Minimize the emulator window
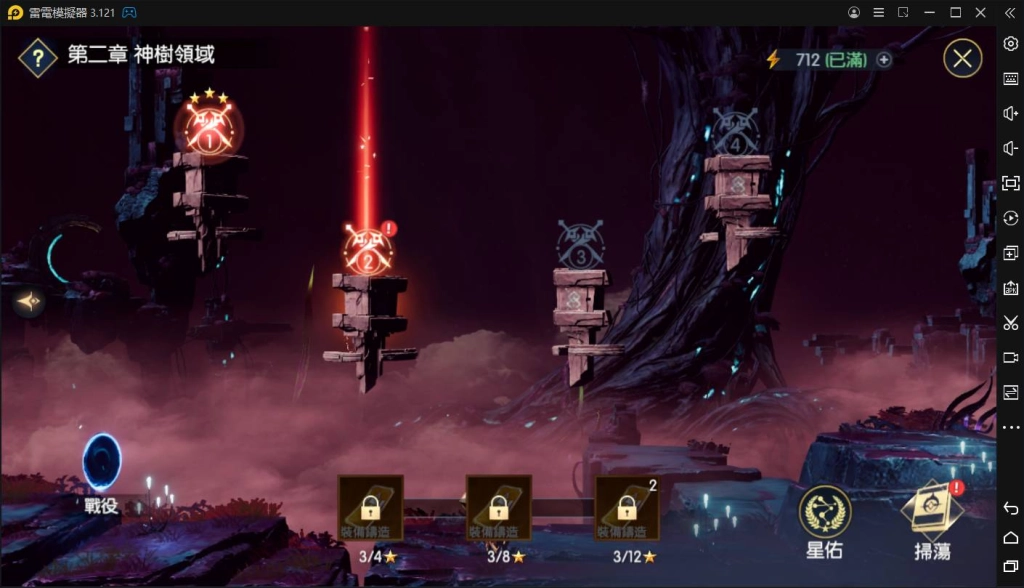 [x=929, y=12]
